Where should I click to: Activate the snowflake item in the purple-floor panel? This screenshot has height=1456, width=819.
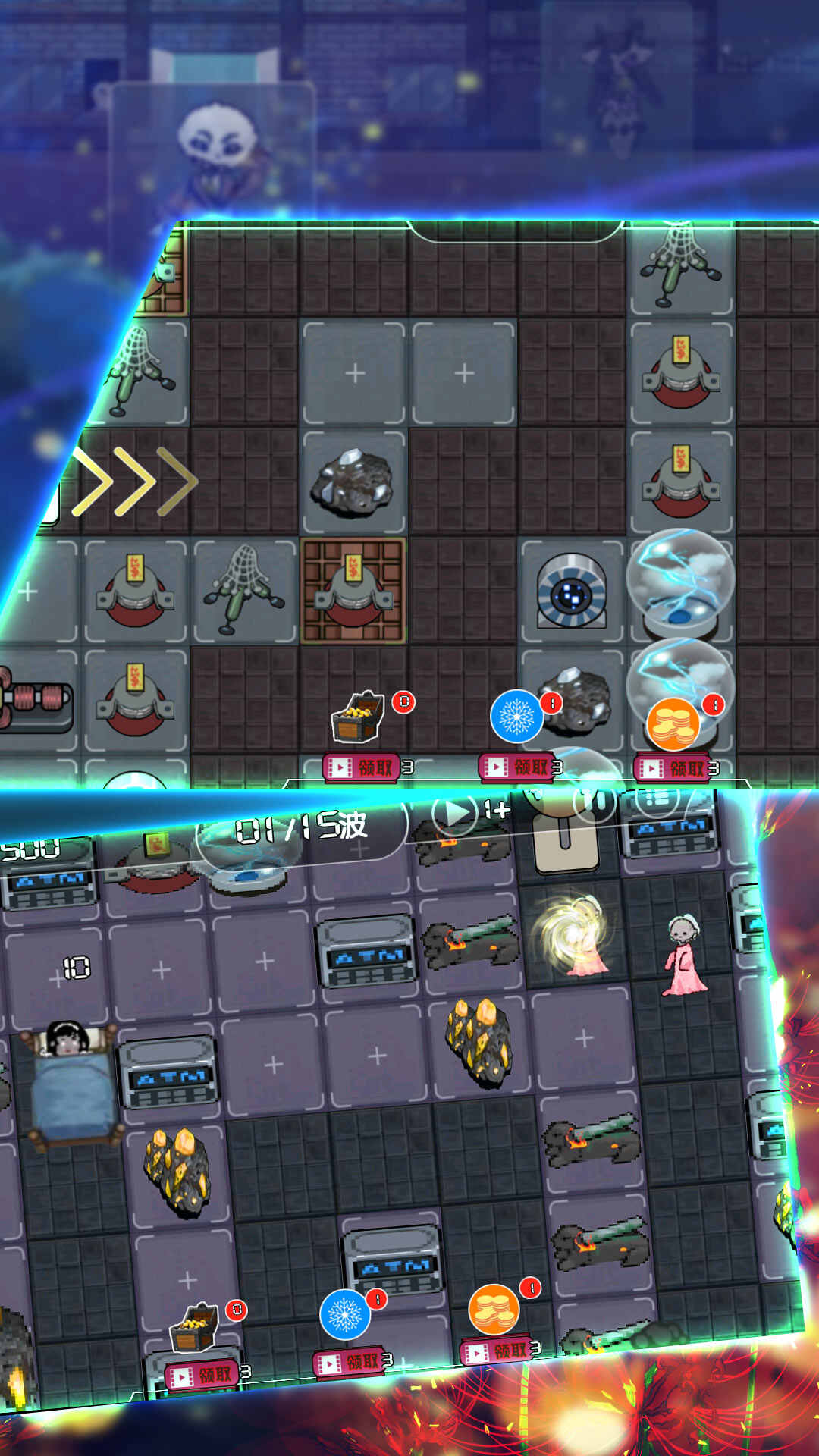click(345, 1315)
